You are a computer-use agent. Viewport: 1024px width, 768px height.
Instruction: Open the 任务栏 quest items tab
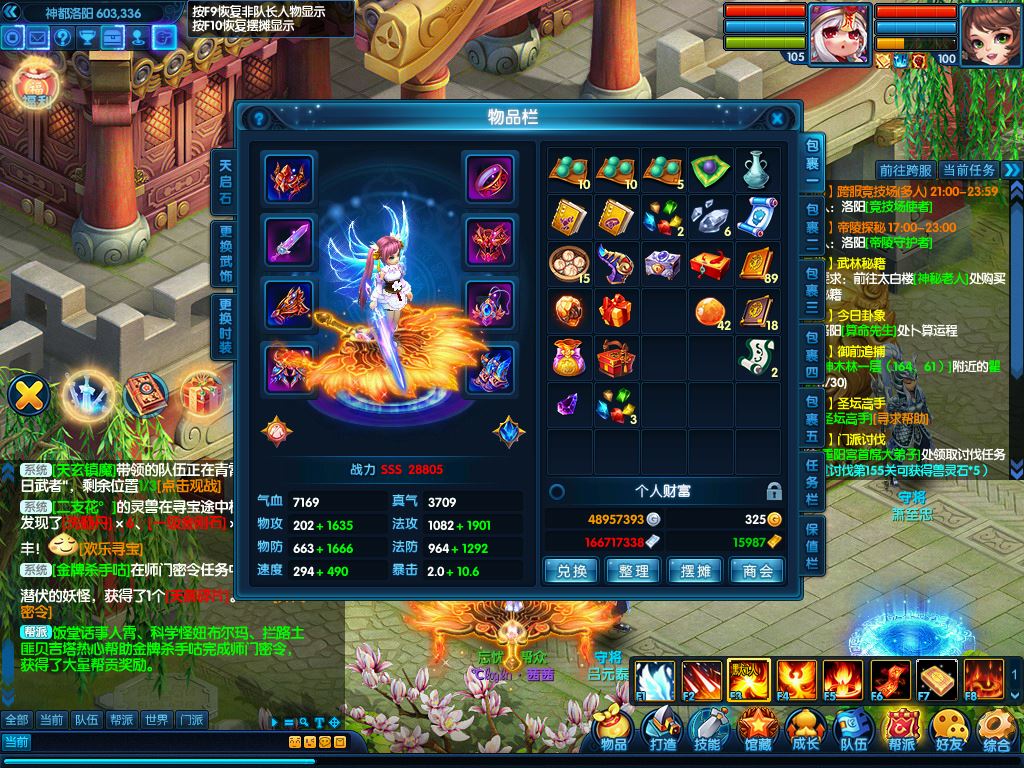pos(813,480)
